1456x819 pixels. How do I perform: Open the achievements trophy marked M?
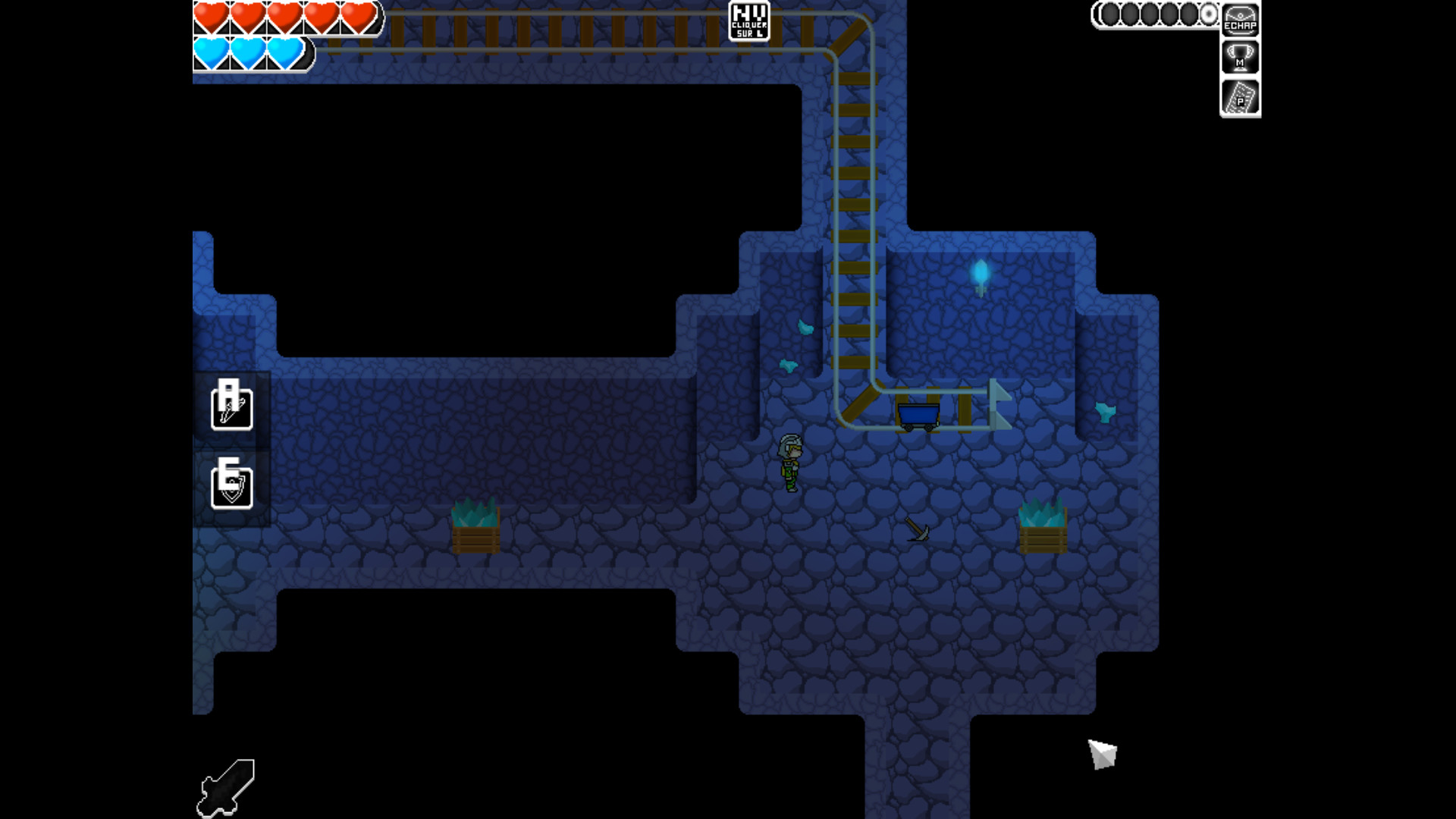(1241, 58)
